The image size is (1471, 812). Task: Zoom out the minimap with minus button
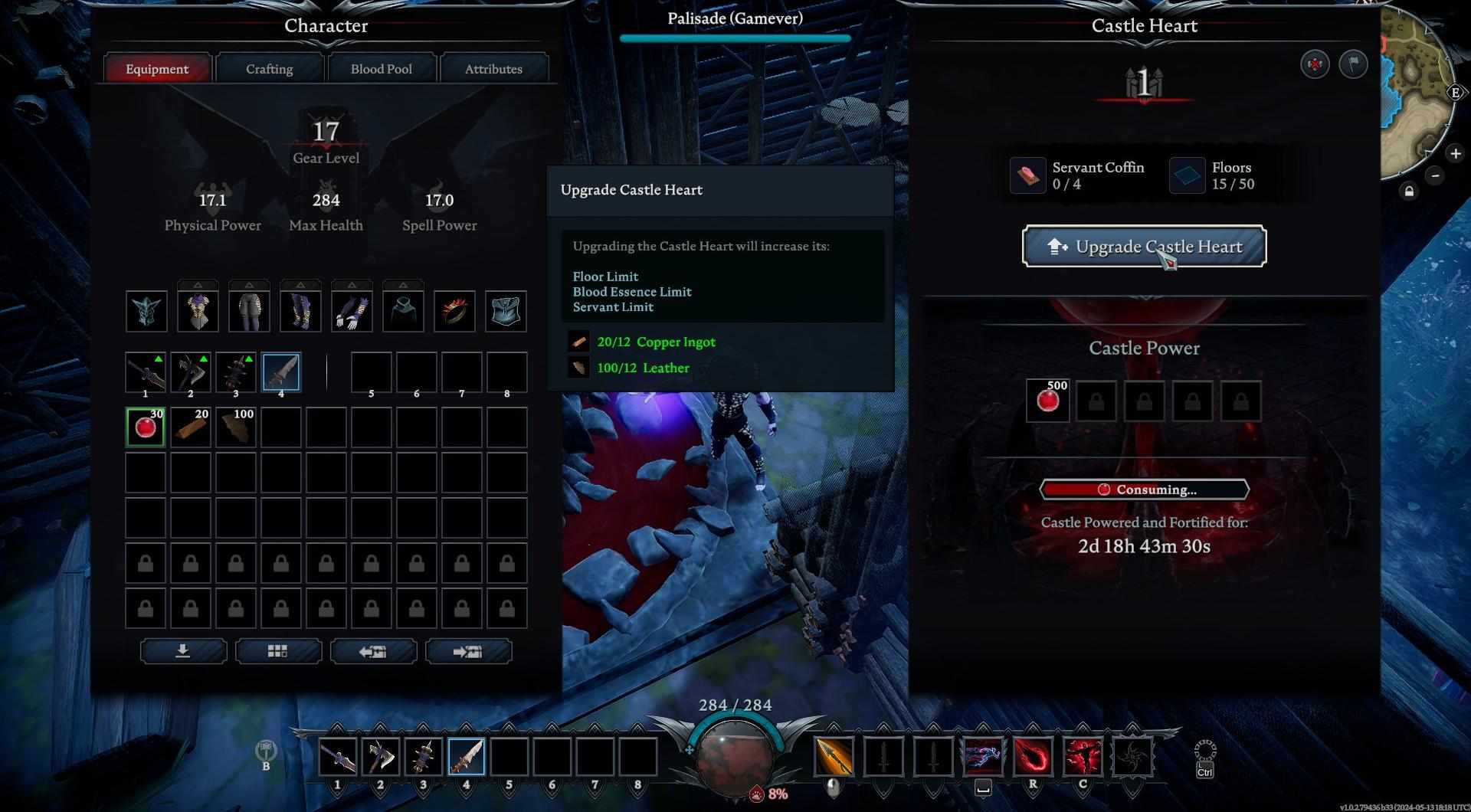coord(1435,176)
